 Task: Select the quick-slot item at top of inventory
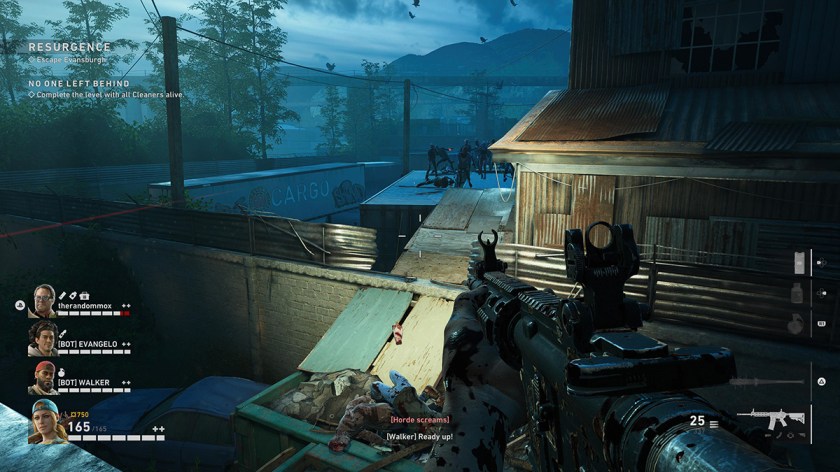(798, 262)
